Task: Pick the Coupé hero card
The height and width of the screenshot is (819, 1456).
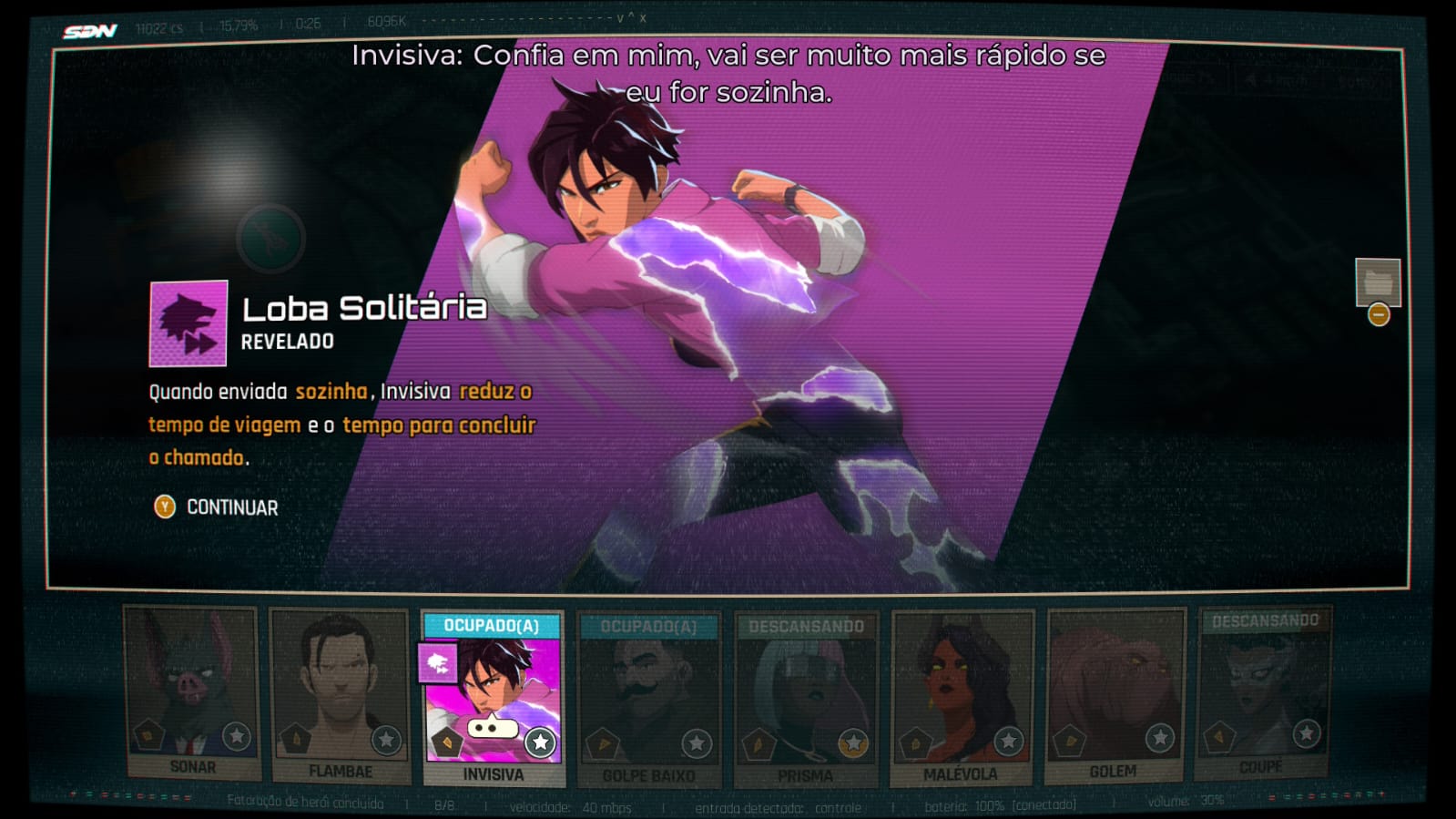Action: click(1263, 693)
